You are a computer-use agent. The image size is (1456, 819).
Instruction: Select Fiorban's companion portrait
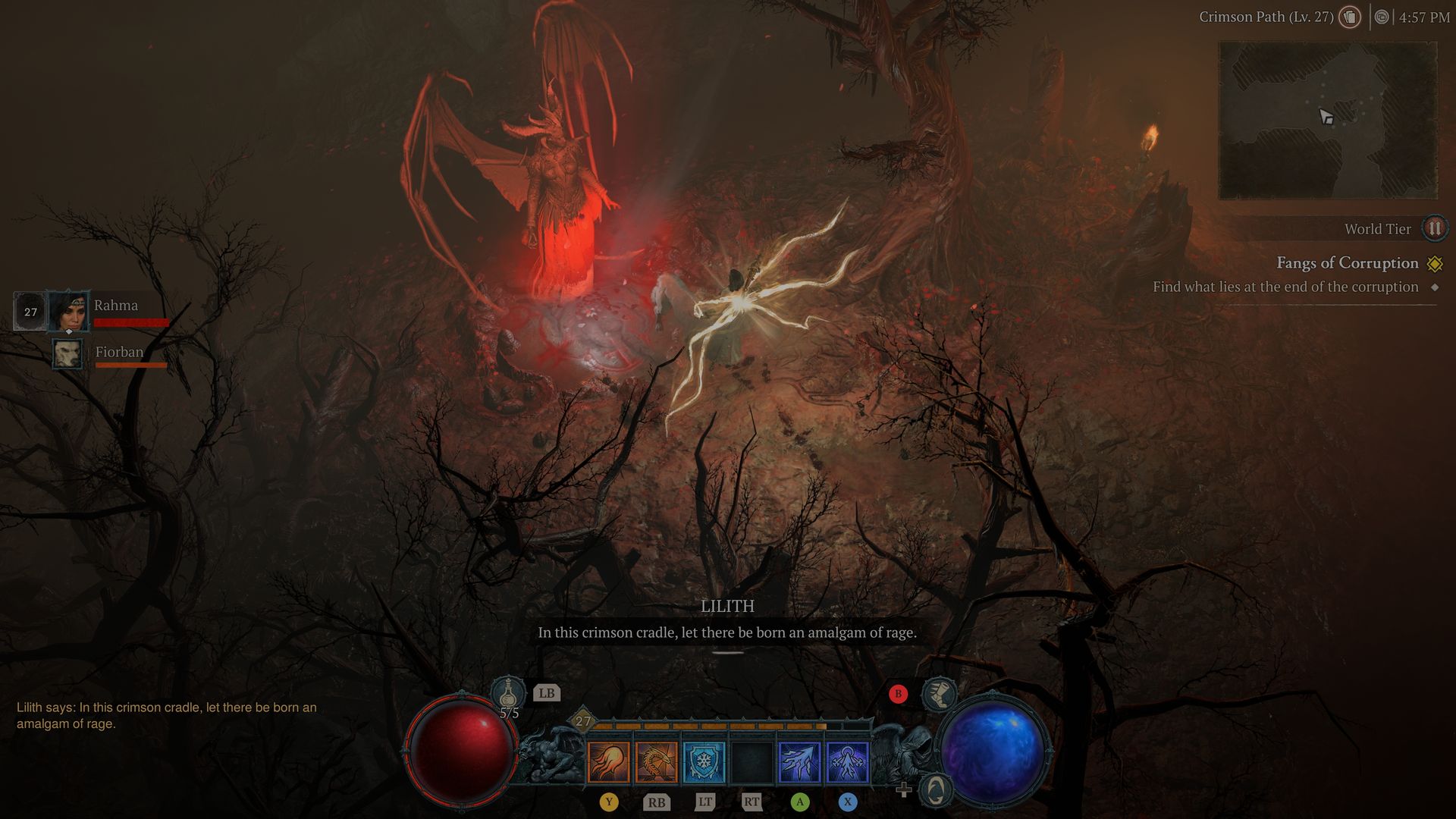tap(67, 353)
